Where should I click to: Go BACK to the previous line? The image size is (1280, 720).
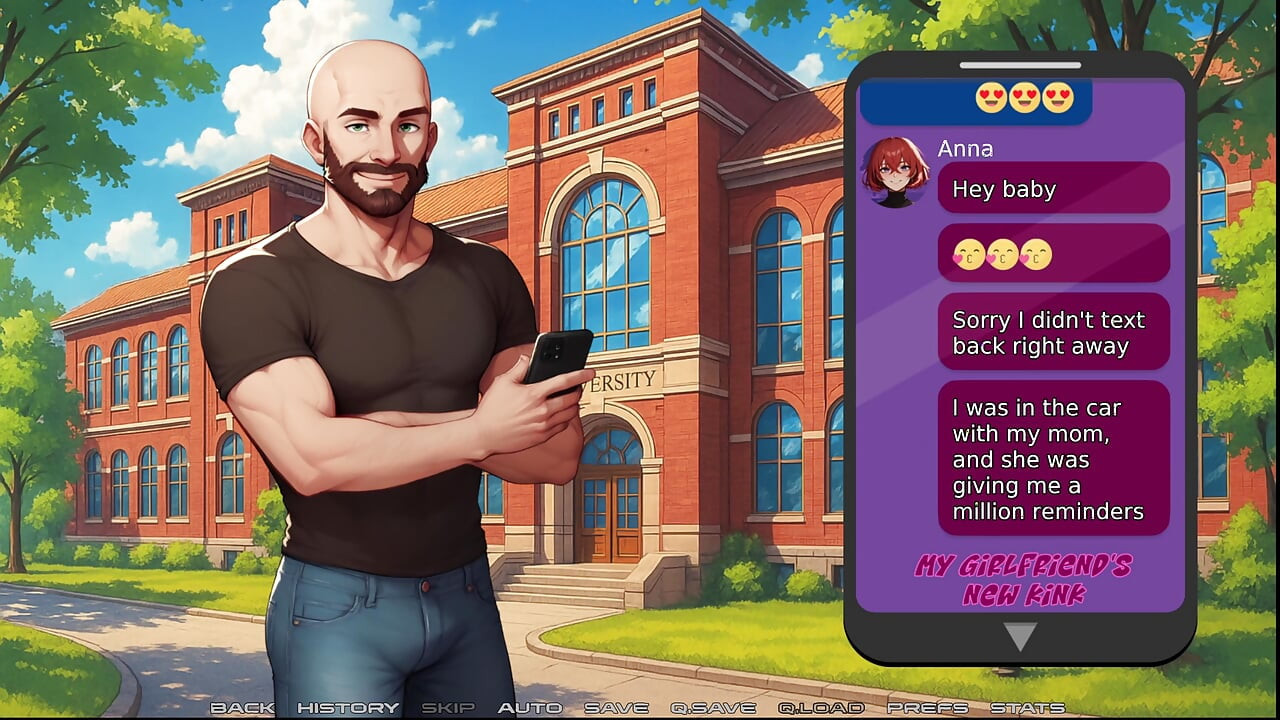pyautogui.click(x=243, y=707)
